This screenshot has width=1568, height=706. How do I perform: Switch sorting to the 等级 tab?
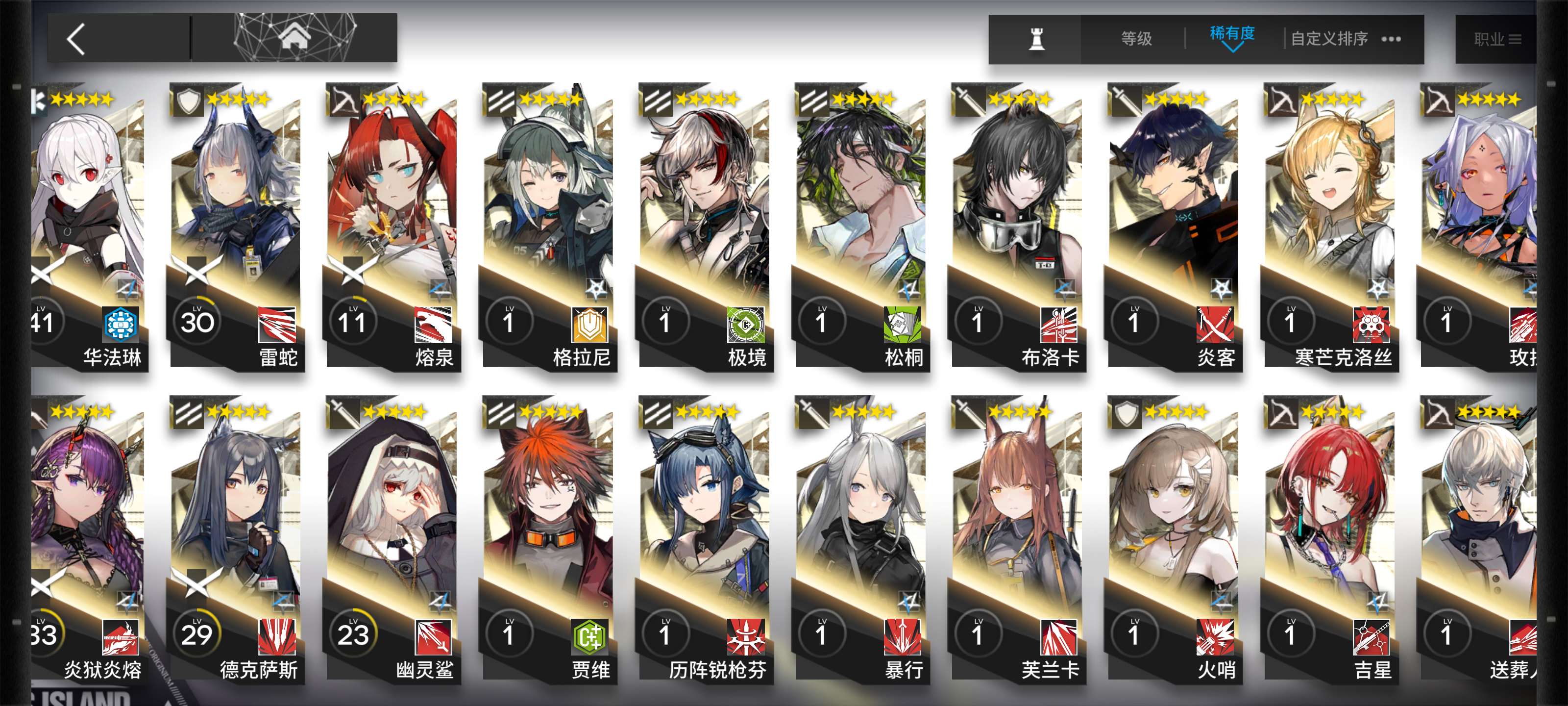(x=1136, y=38)
